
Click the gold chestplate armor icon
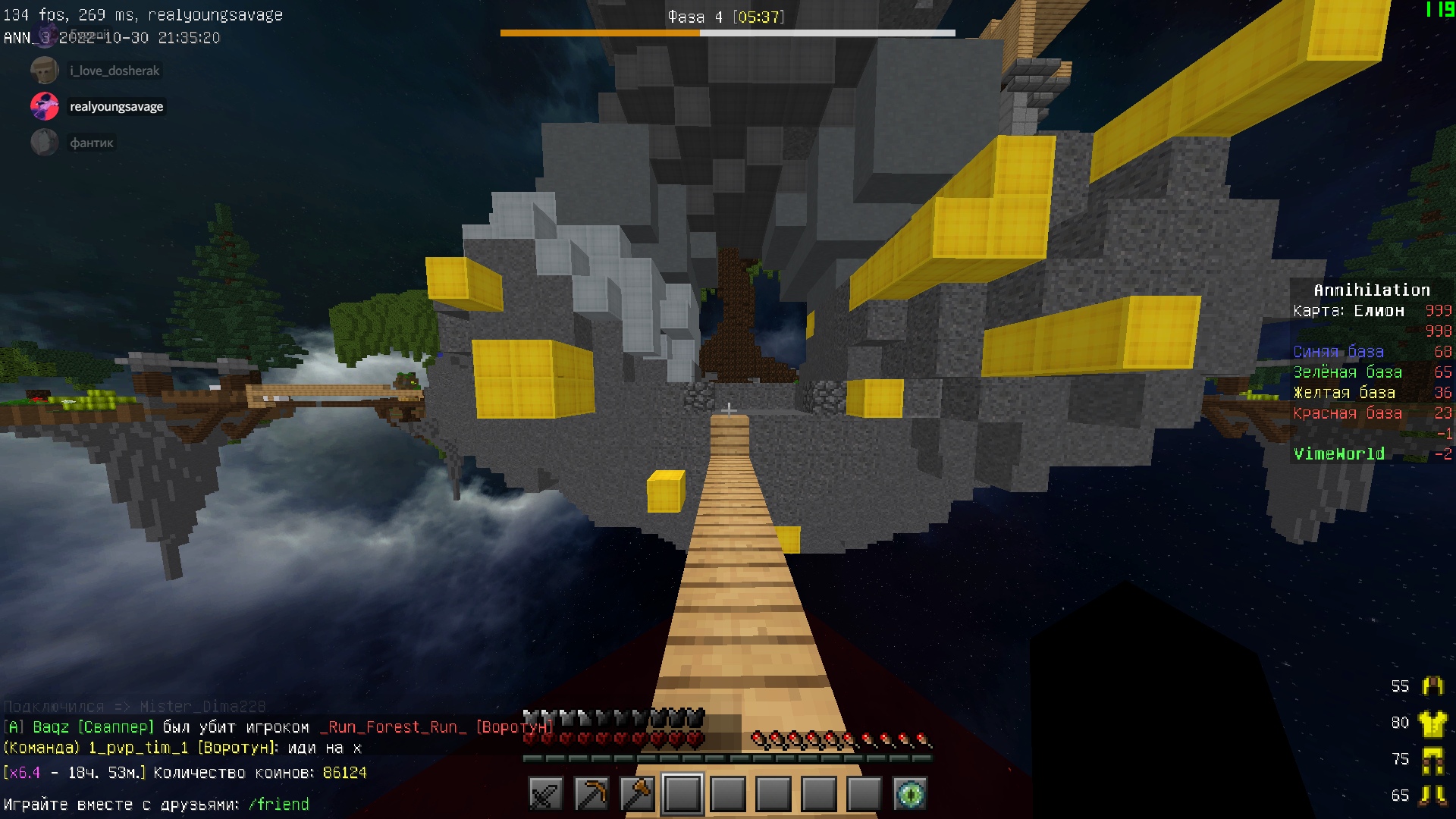[1432, 723]
